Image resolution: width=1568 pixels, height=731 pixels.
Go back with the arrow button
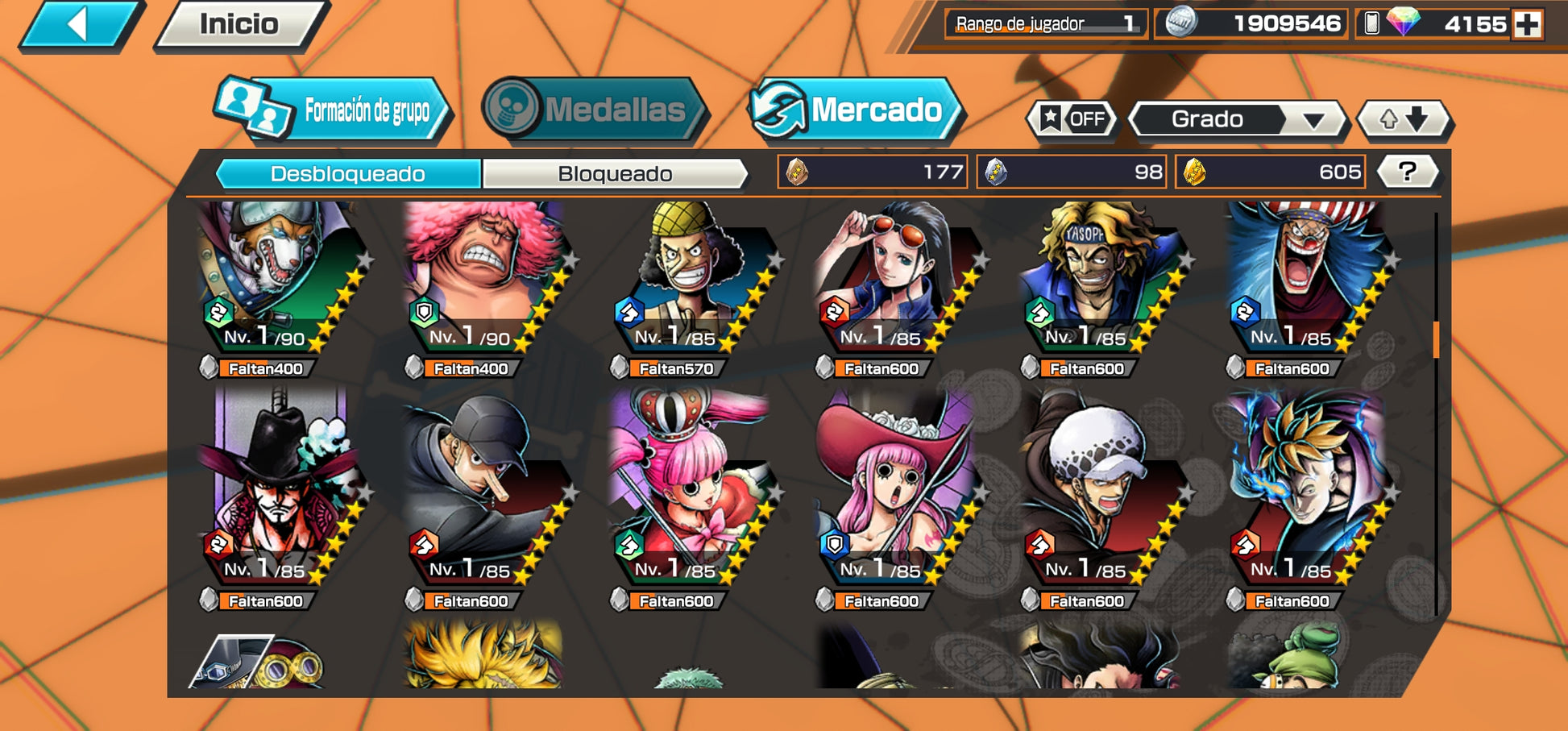coord(79,24)
